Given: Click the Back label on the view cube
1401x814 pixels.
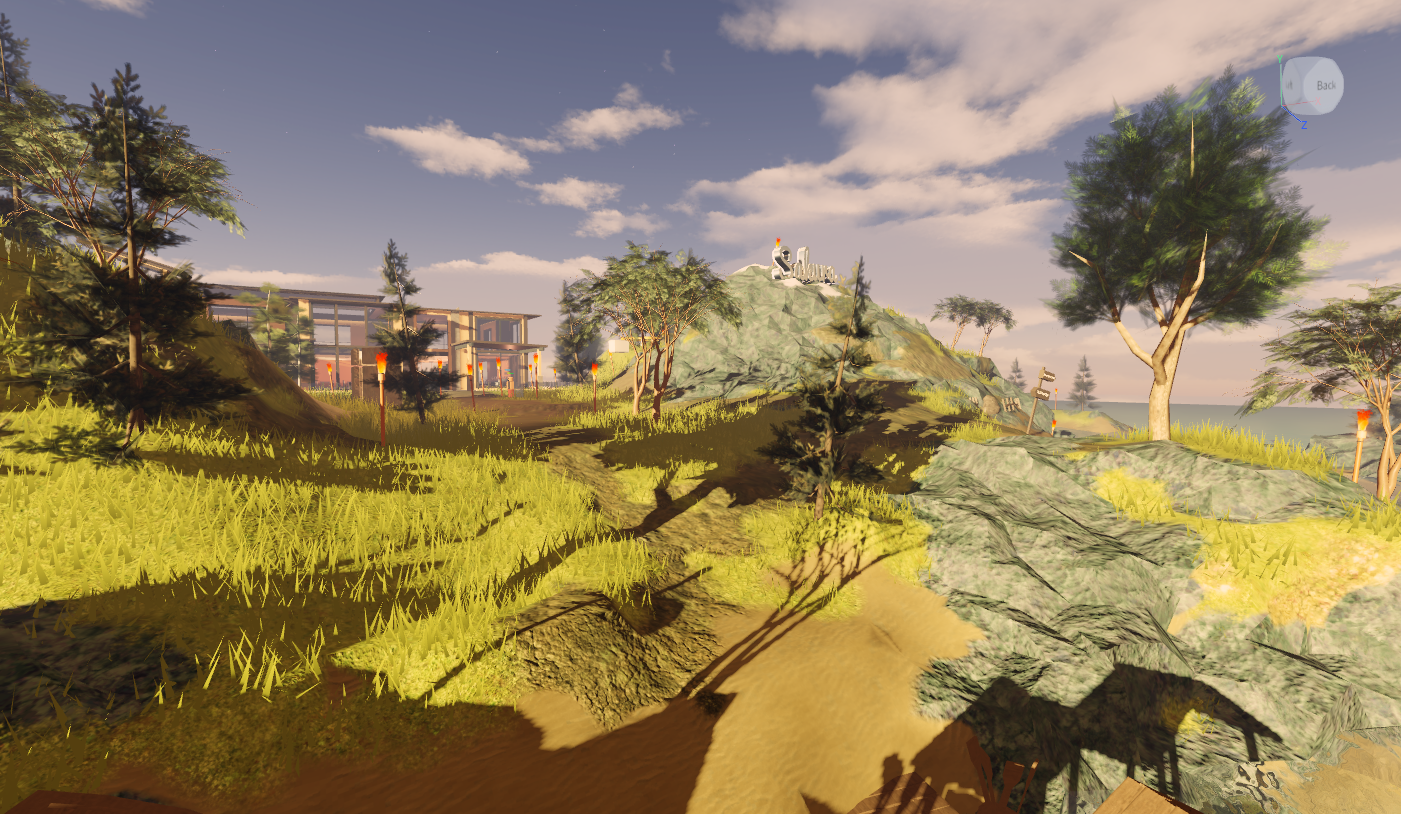Looking at the screenshot, I should (1326, 85).
